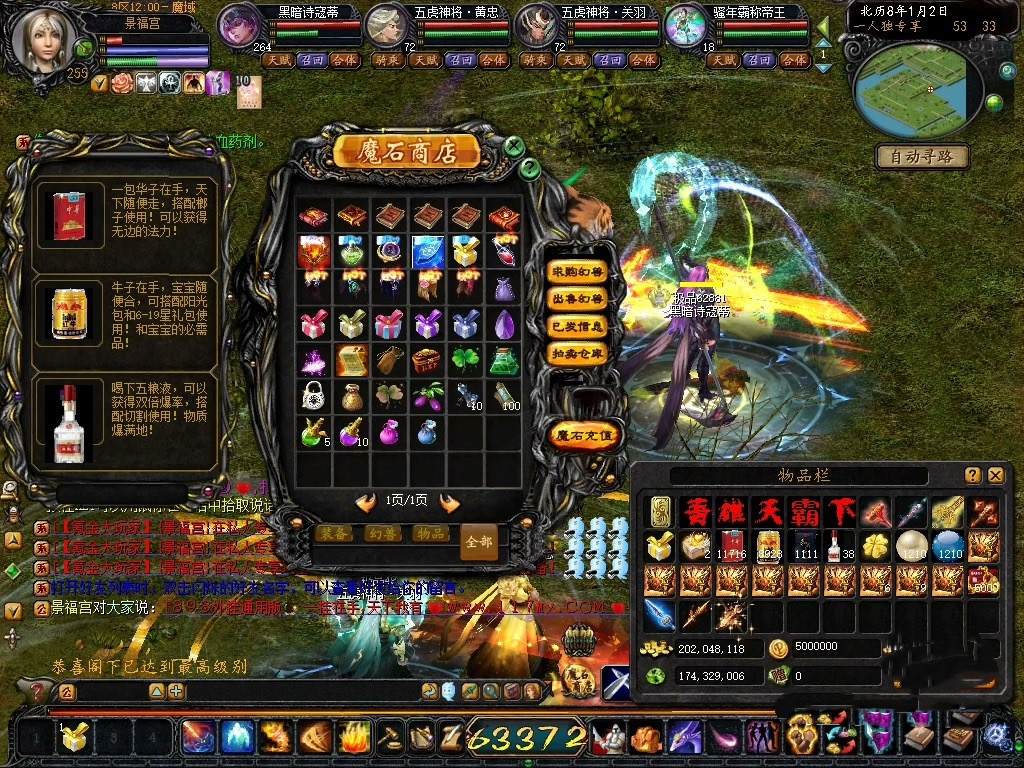Open the 求购幻兽 option
The image size is (1024, 768).
tap(577, 271)
